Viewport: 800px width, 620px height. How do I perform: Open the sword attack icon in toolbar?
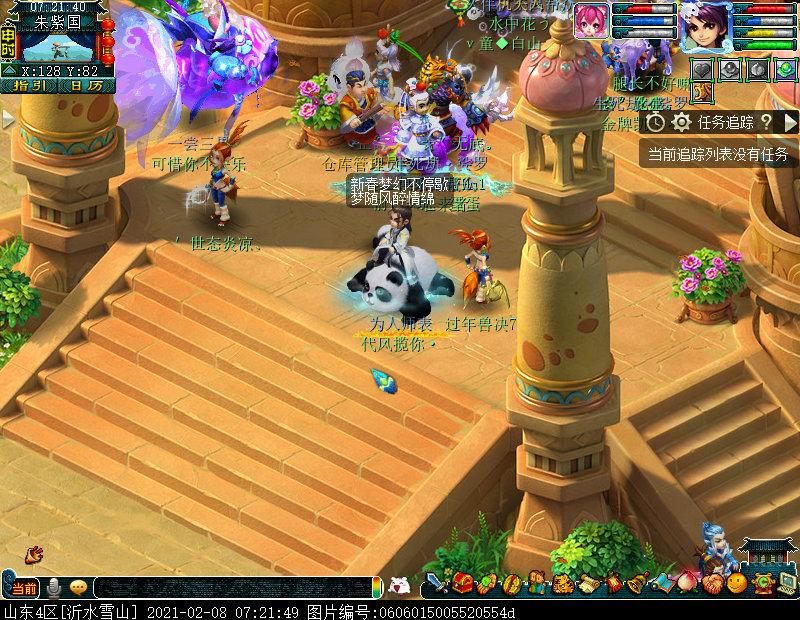point(437,584)
